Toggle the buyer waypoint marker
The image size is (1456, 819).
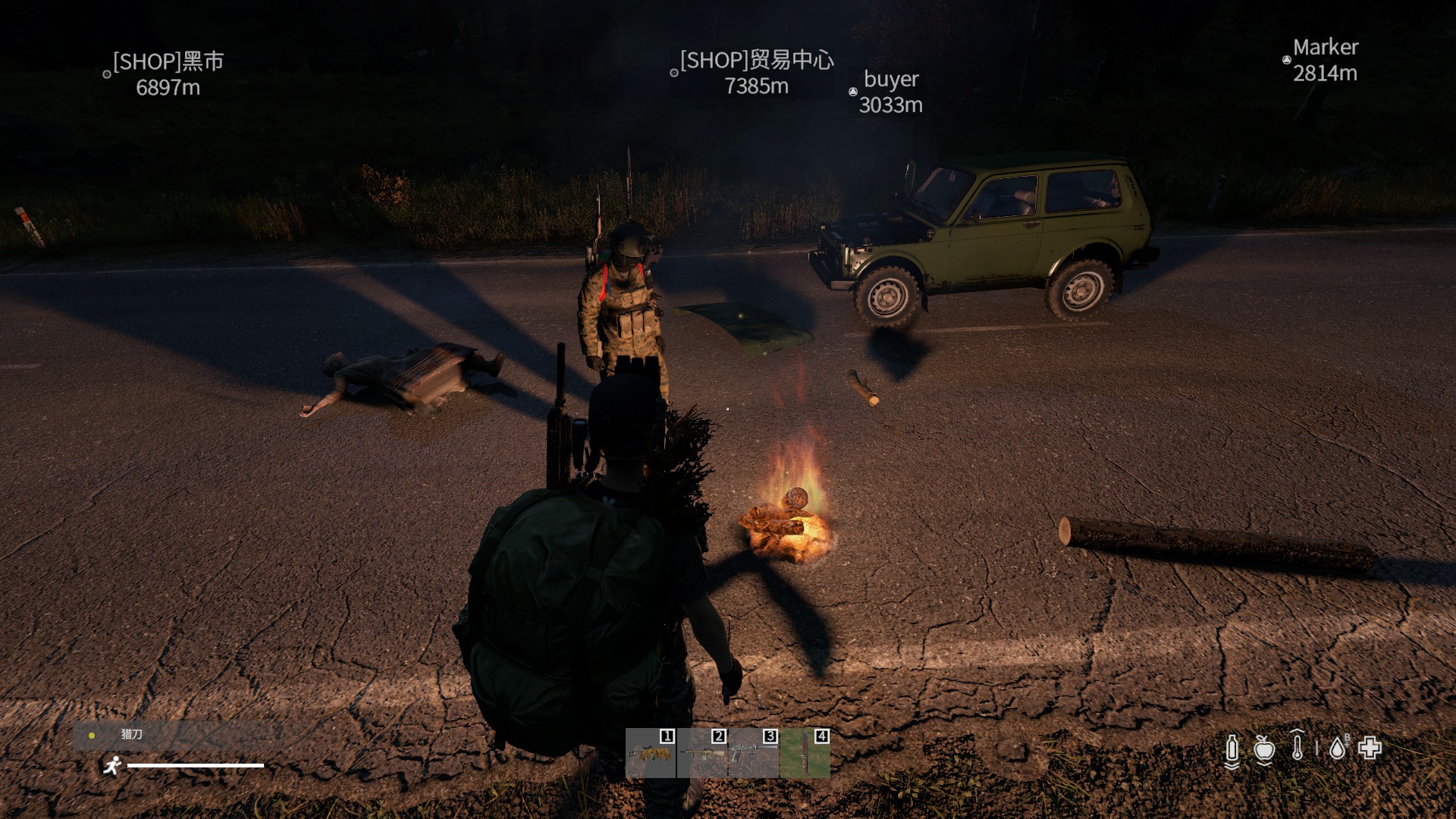pyautogui.click(x=853, y=91)
